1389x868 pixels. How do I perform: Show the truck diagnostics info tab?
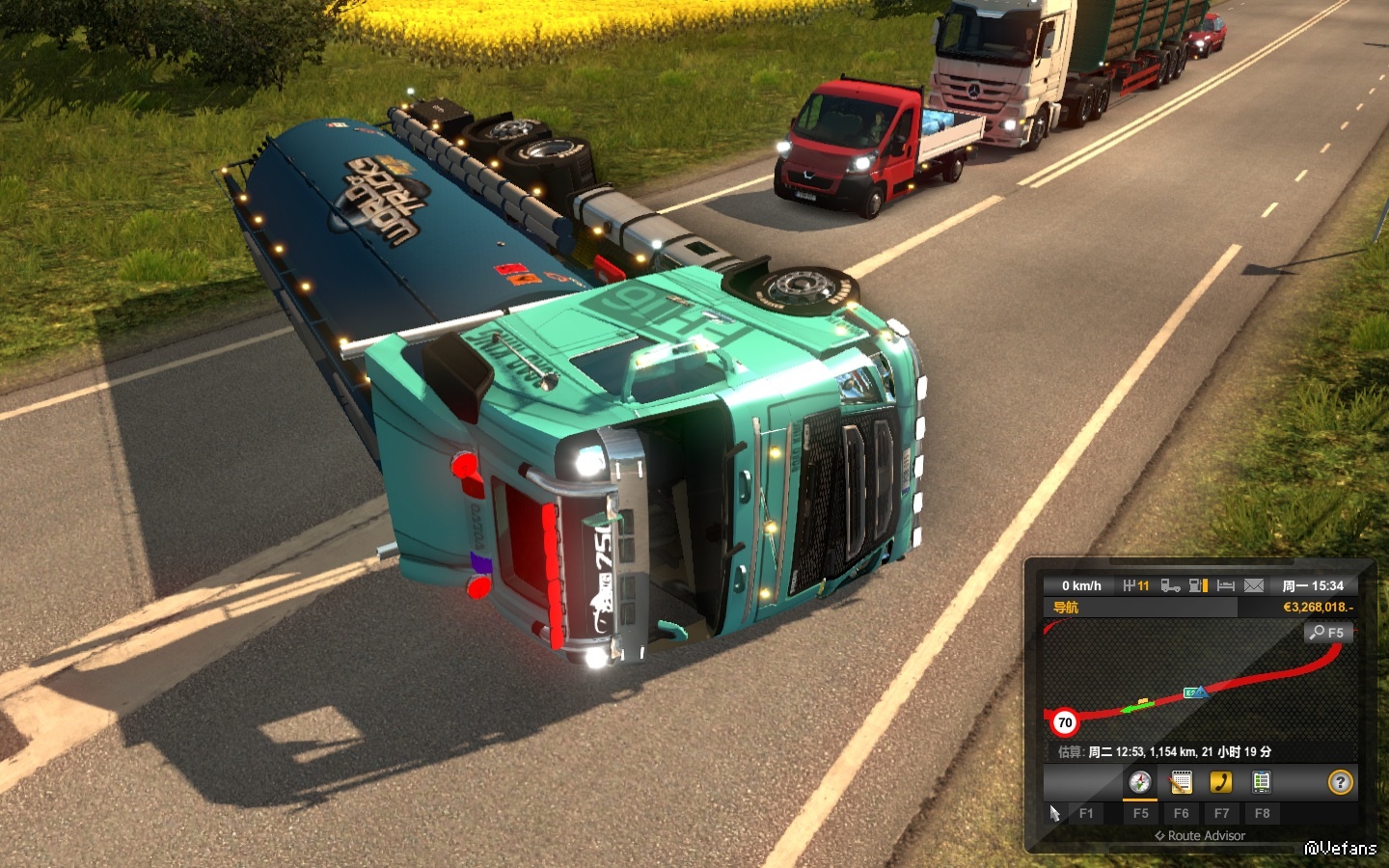[x=1261, y=782]
